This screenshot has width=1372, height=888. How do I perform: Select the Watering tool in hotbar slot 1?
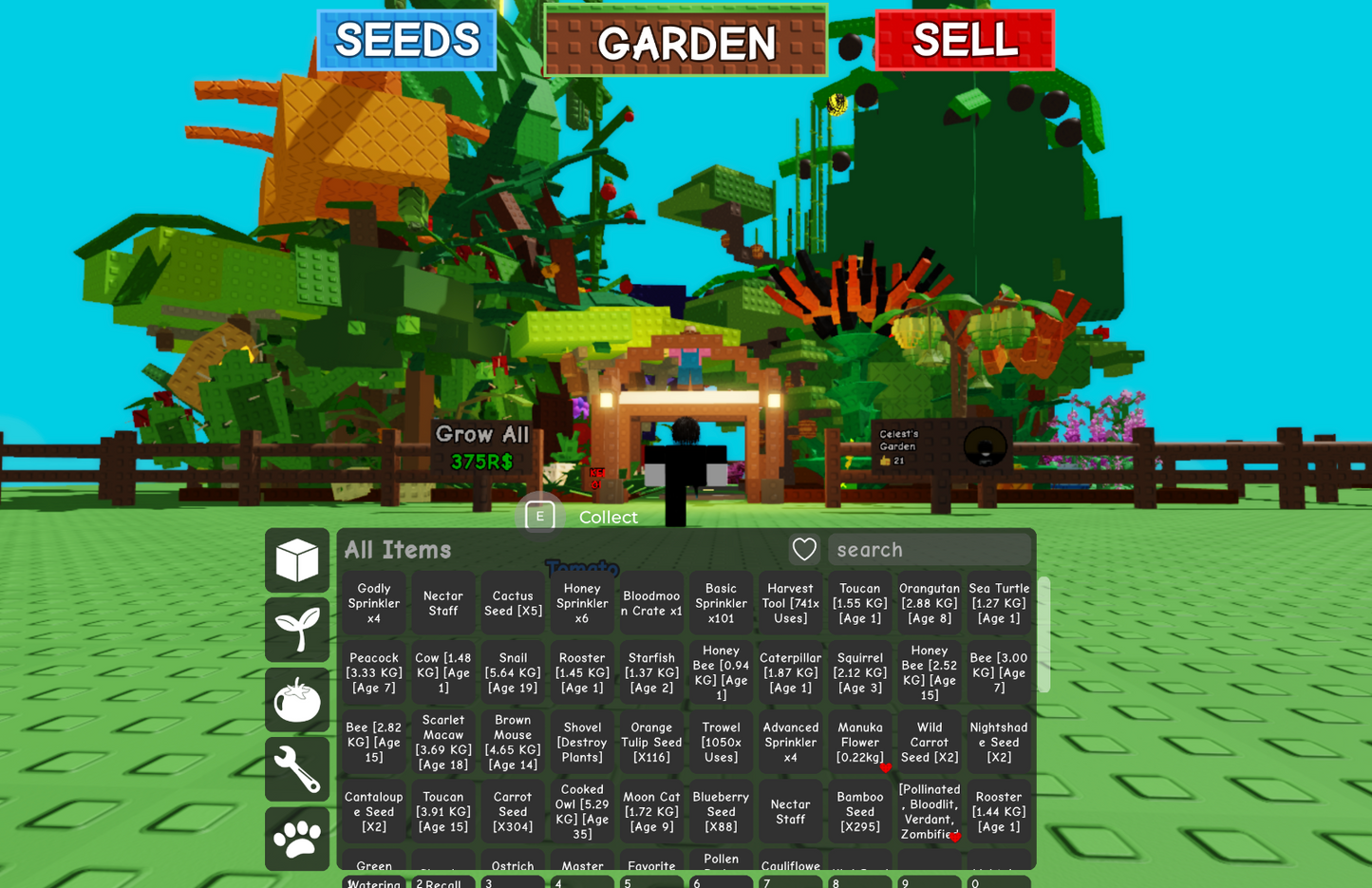374,882
